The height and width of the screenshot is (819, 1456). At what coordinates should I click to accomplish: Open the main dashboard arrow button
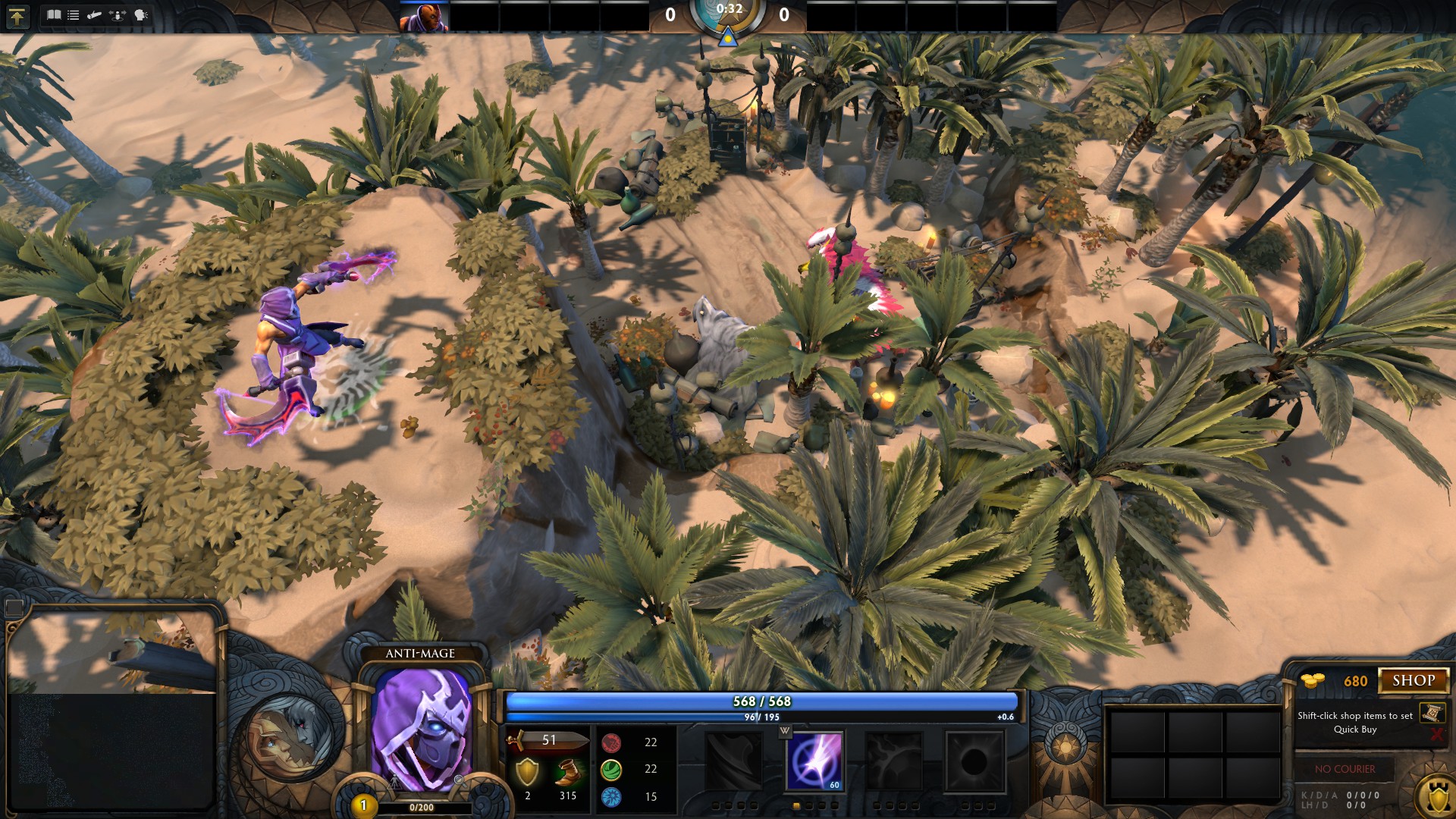(x=17, y=16)
